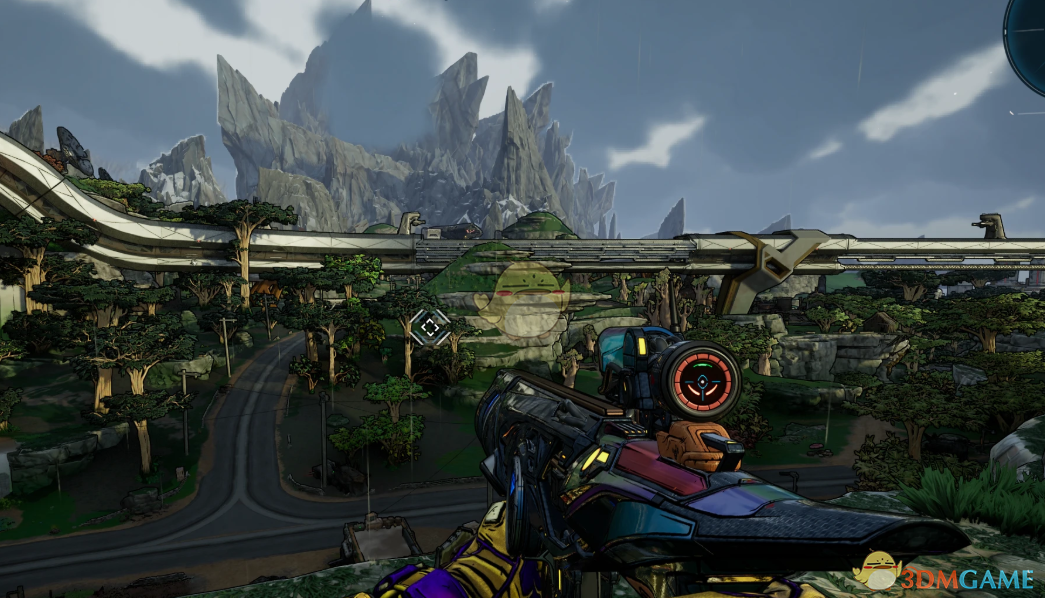Click the circular radar minimap
This screenshot has width=1045, height=598.
click(x=1029, y=40)
